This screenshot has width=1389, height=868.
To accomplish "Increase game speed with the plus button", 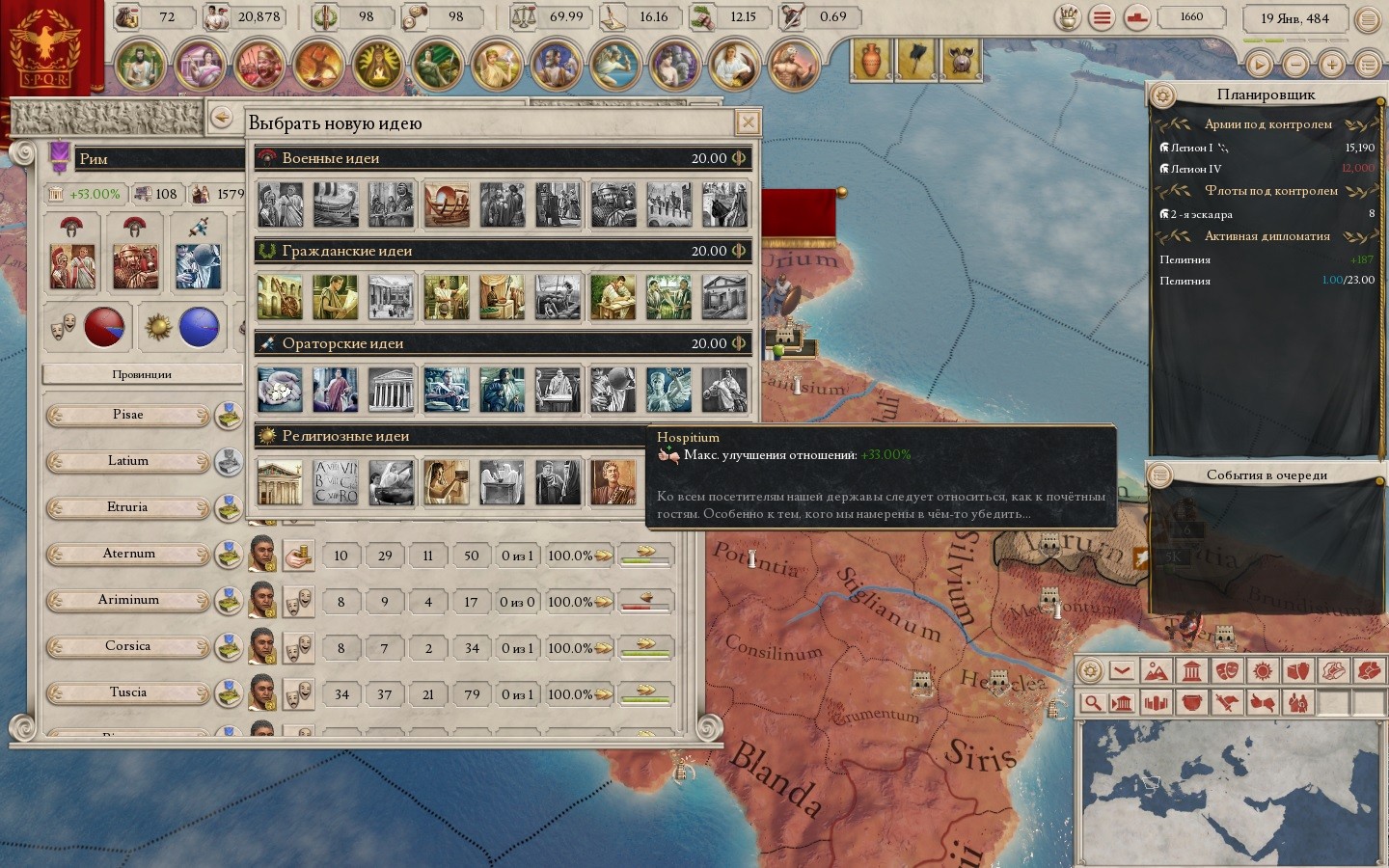I will click(1332, 65).
